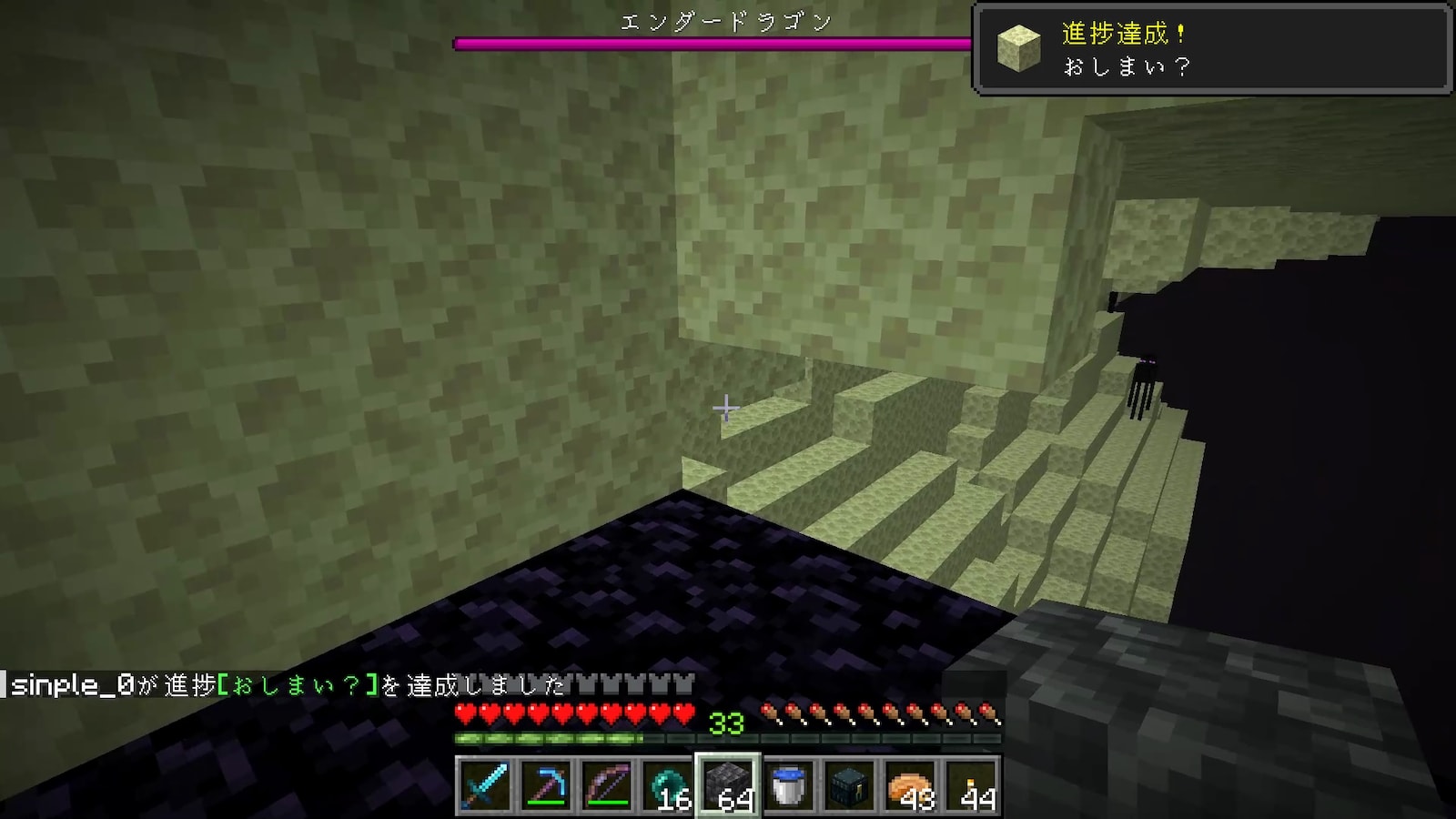Screen dimensions: 1456x819
Task: Select the diamond pickaxe hotbar slot
Action: (x=545, y=784)
